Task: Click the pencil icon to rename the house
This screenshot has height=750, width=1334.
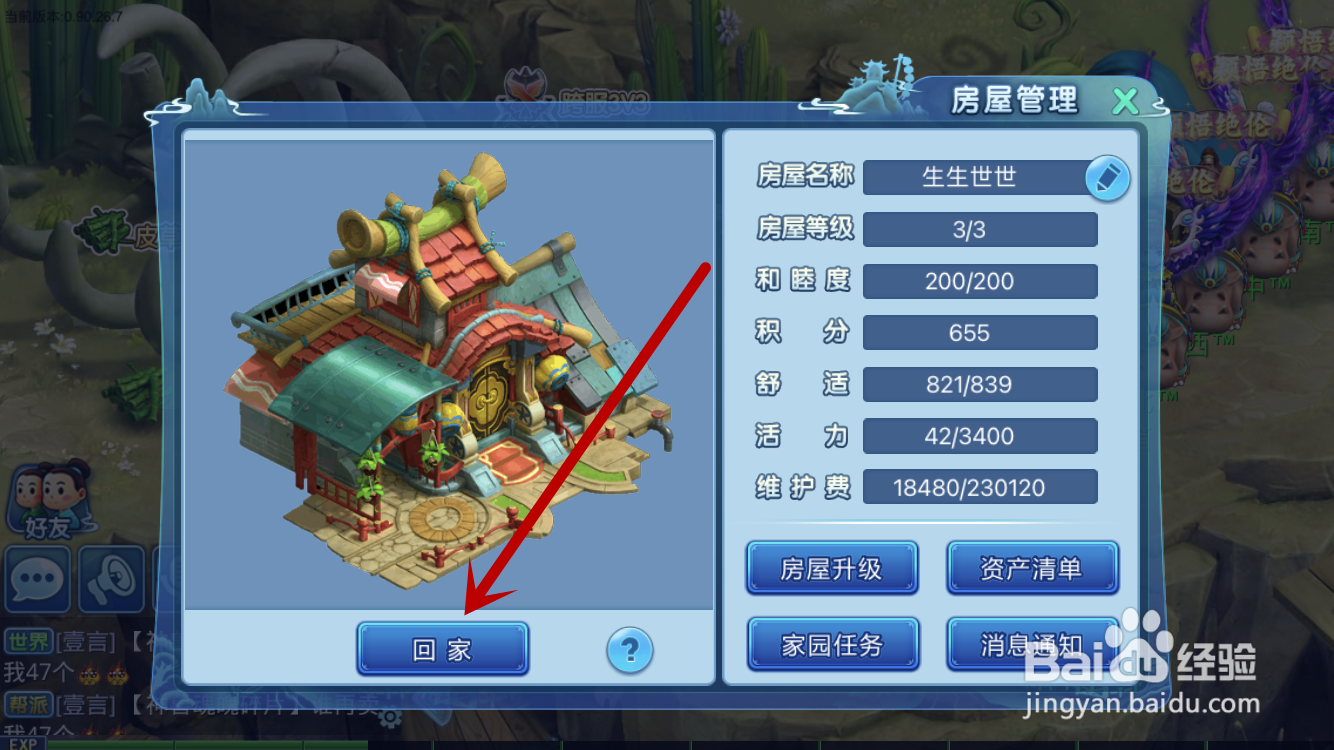Action: 1108,177
